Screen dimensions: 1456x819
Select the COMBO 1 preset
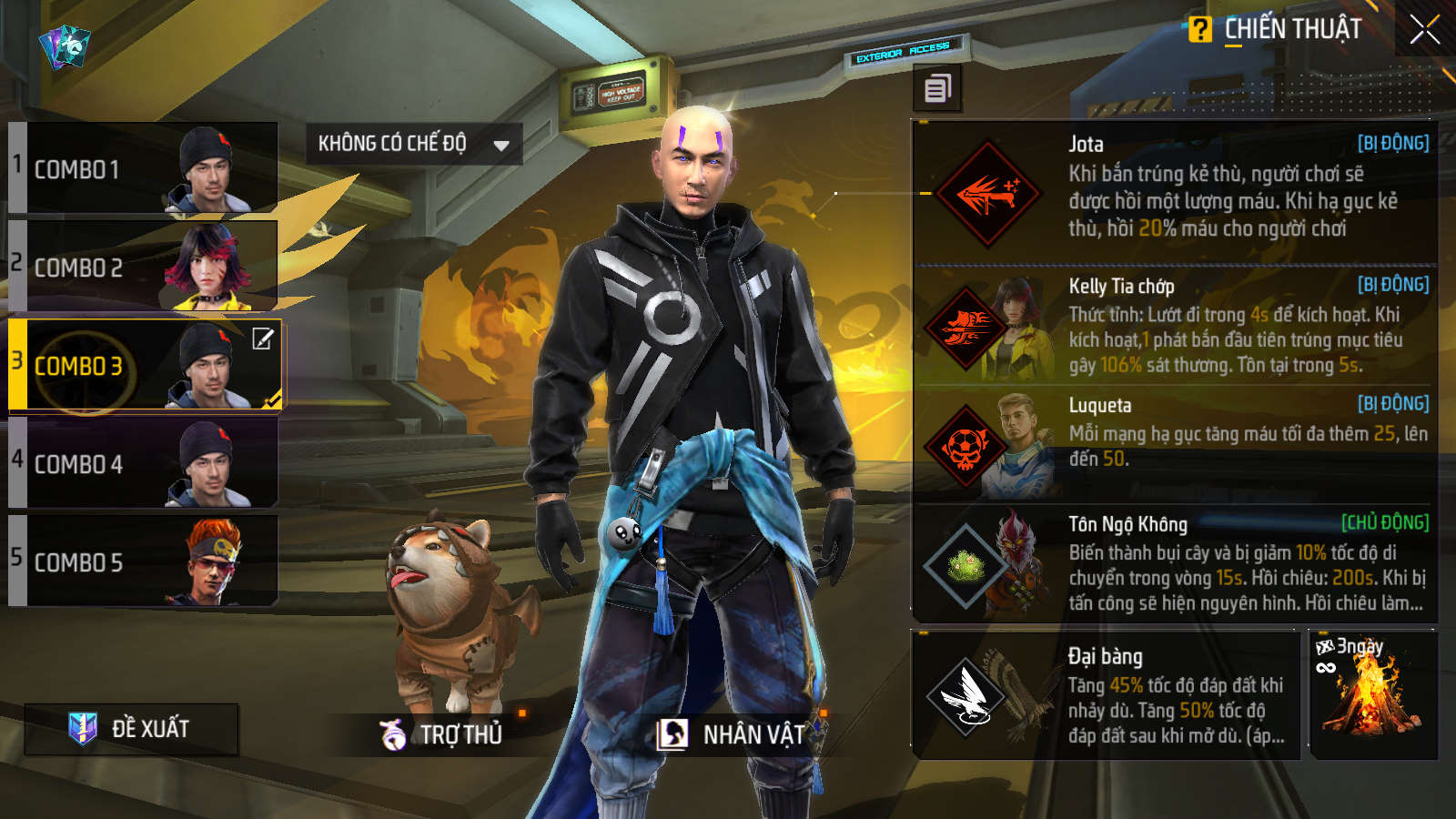pyautogui.click(x=144, y=168)
